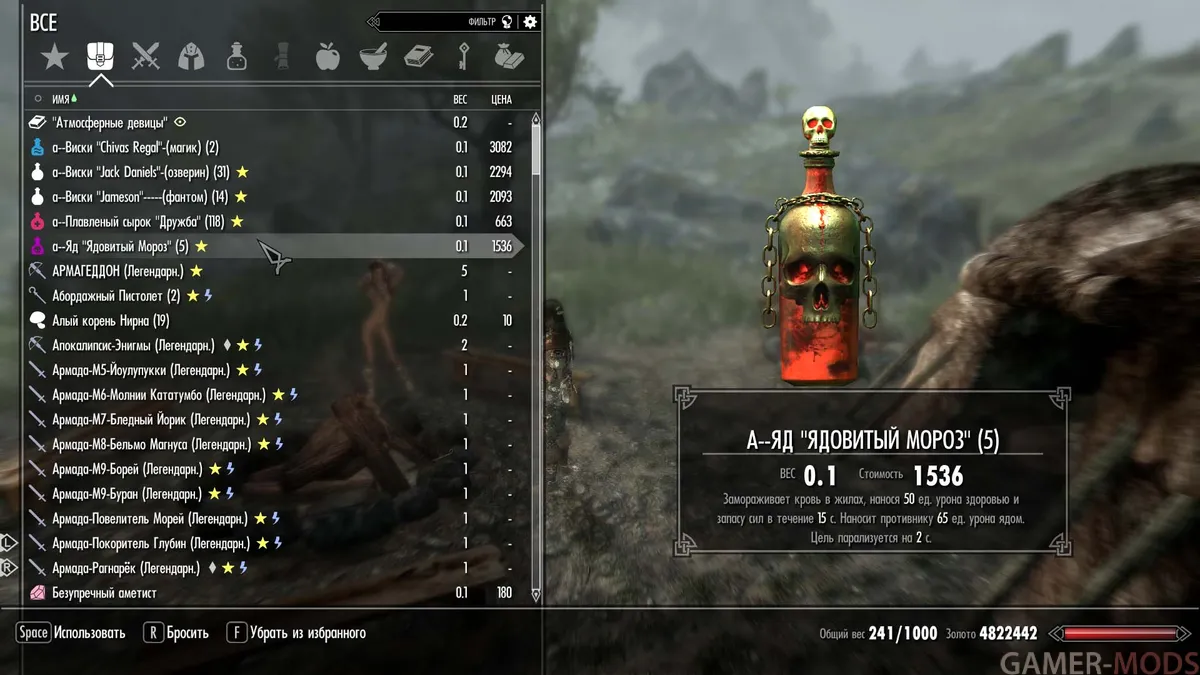Viewport: 1200px width, 675px height.
Task: Open the books category tab
Action: point(418,57)
